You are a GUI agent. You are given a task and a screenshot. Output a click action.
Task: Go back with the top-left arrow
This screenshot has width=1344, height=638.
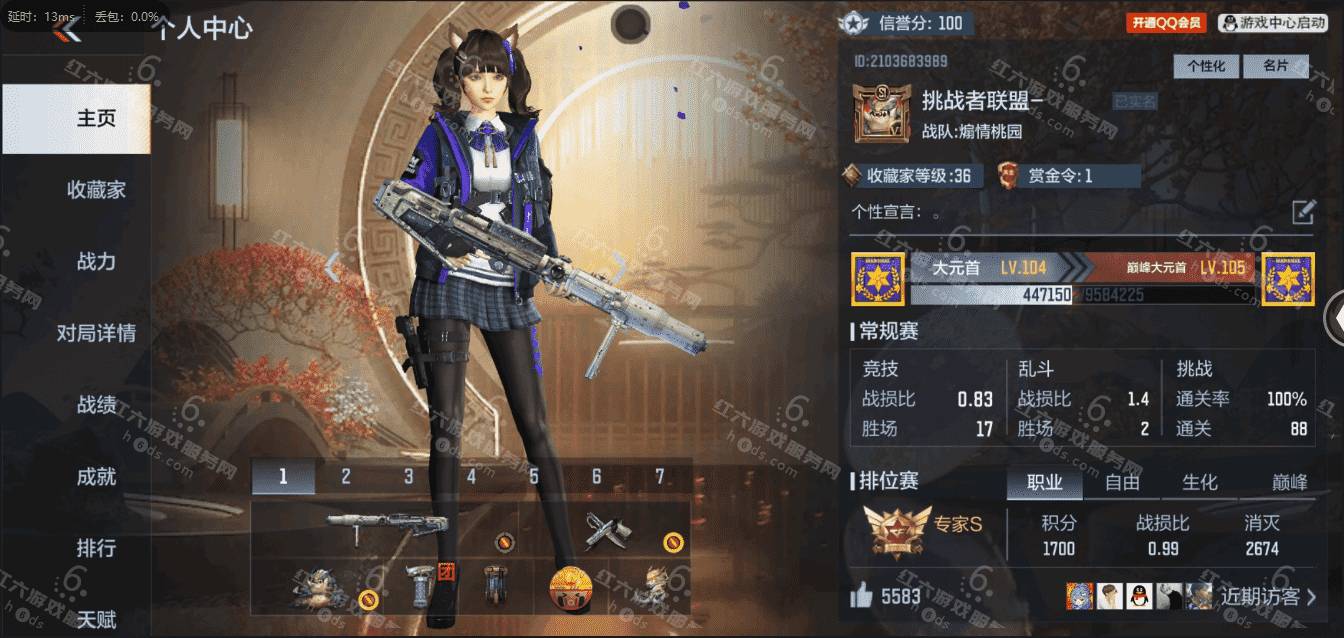pyautogui.click(x=70, y=29)
